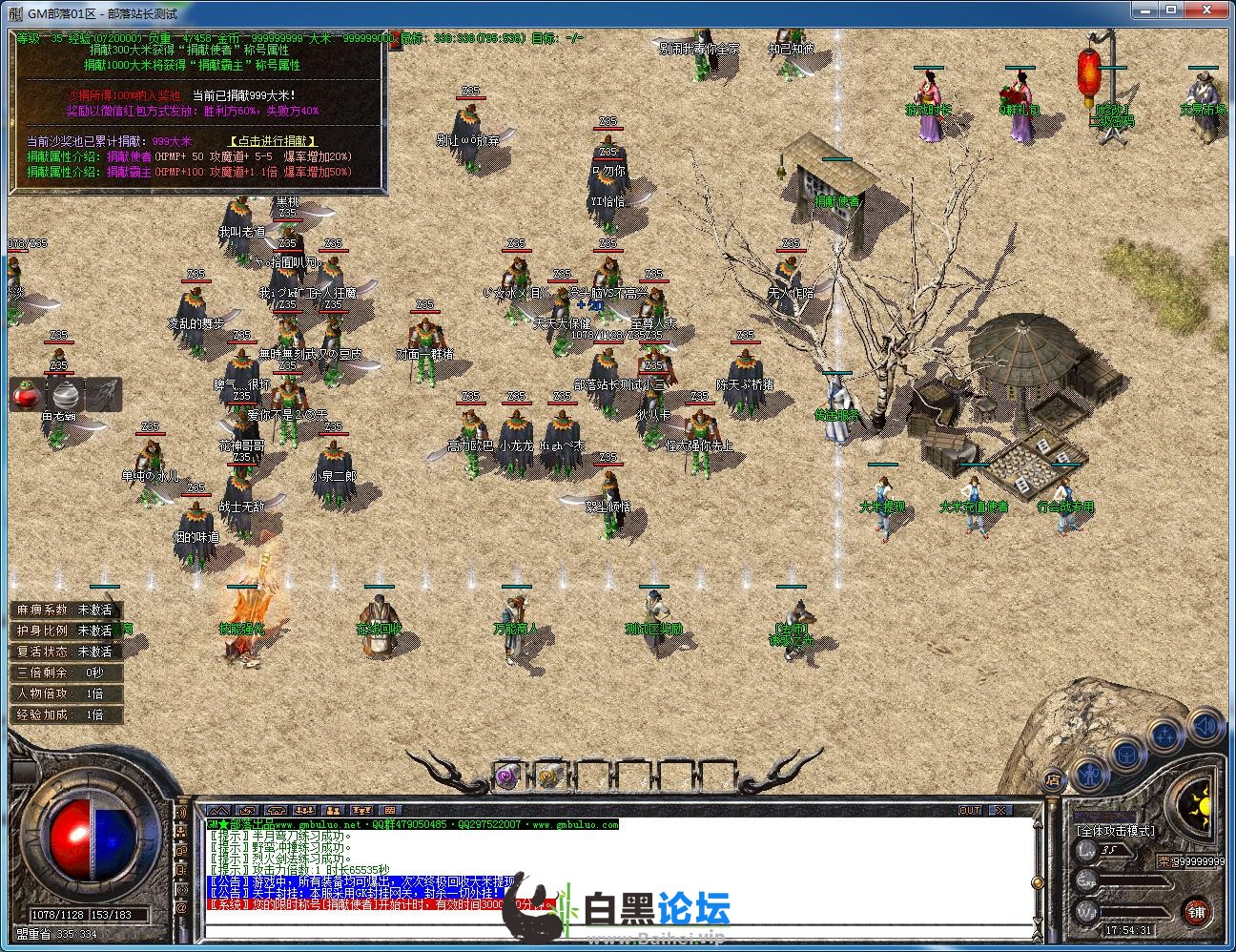
Task: Click the chat scrollbar's round gold handle
Action: [x=1038, y=884]
